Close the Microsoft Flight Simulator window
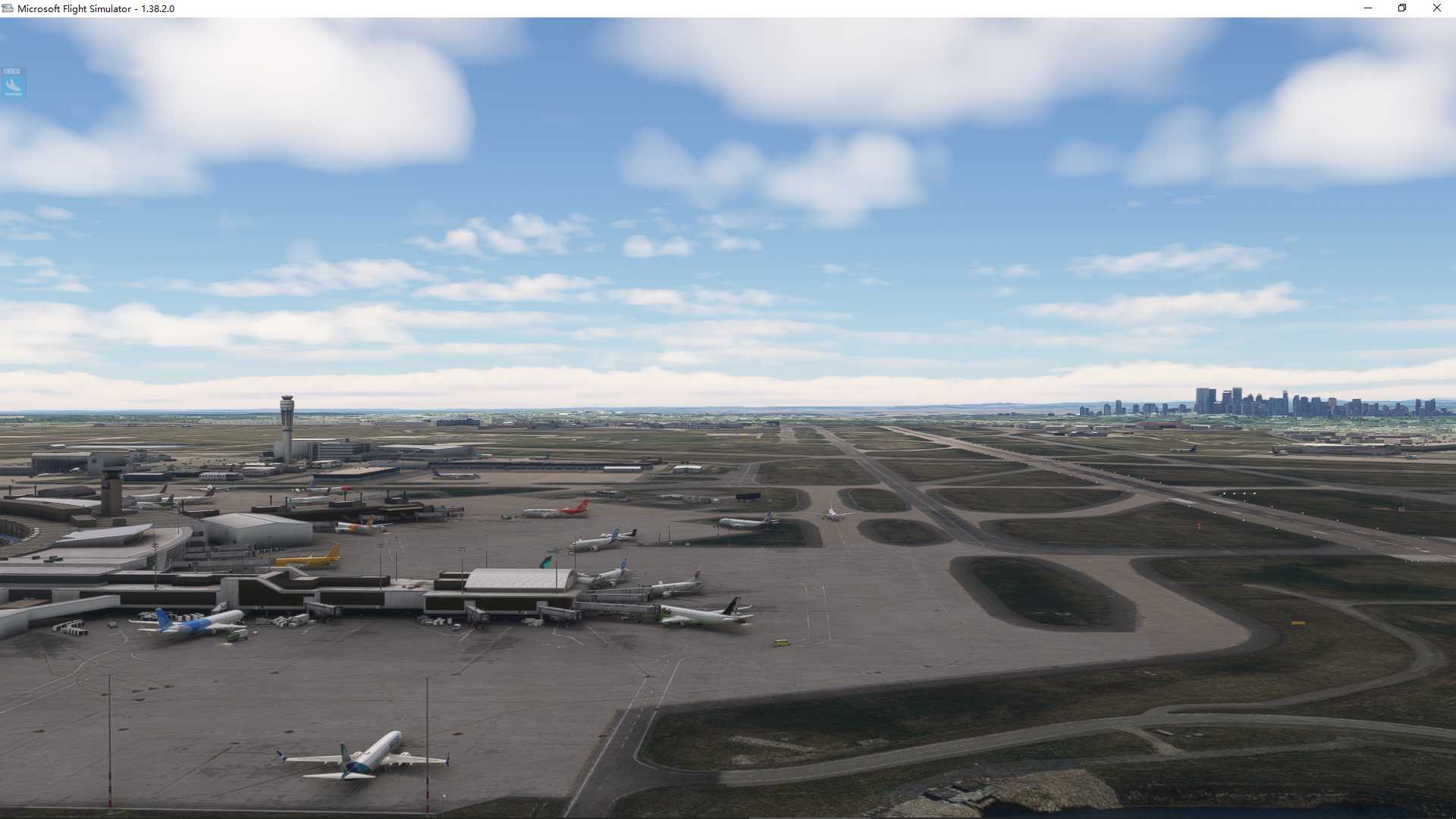The image size is (1456, 819). (x=1436, y=8)
